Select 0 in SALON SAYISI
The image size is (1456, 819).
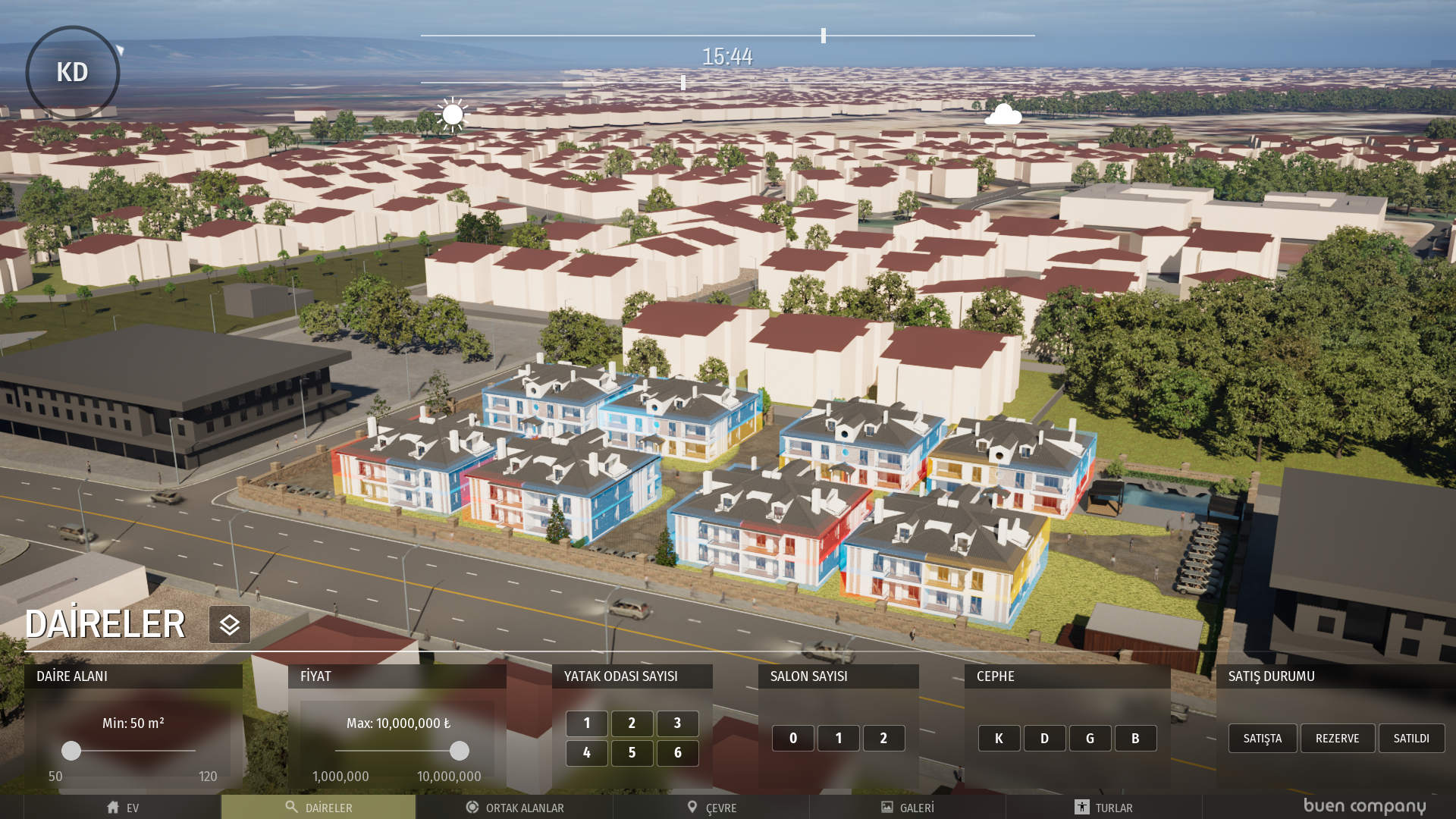pyautogui.click(x=792, y=739)
